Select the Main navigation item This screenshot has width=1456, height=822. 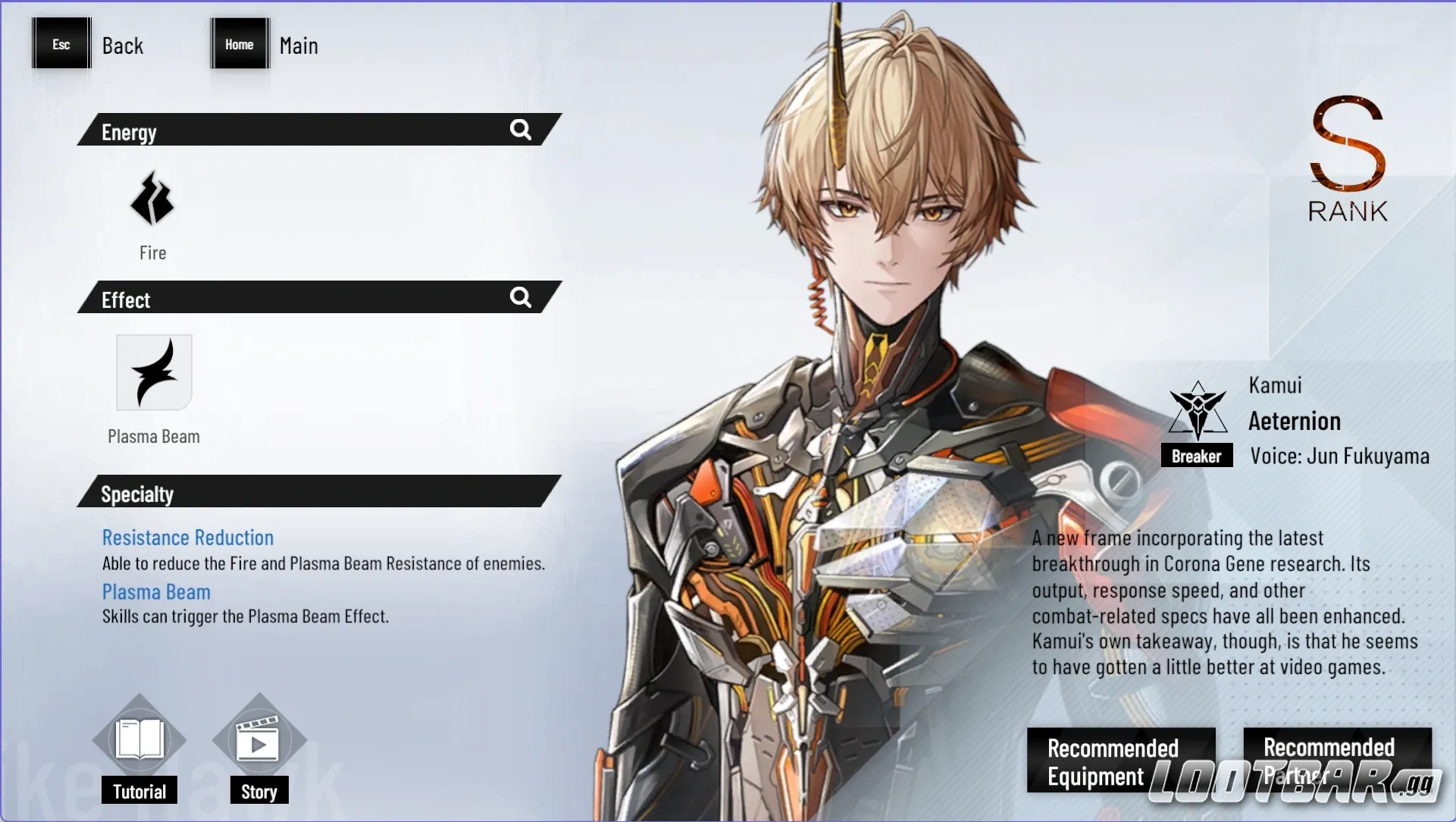click(299, 45)
